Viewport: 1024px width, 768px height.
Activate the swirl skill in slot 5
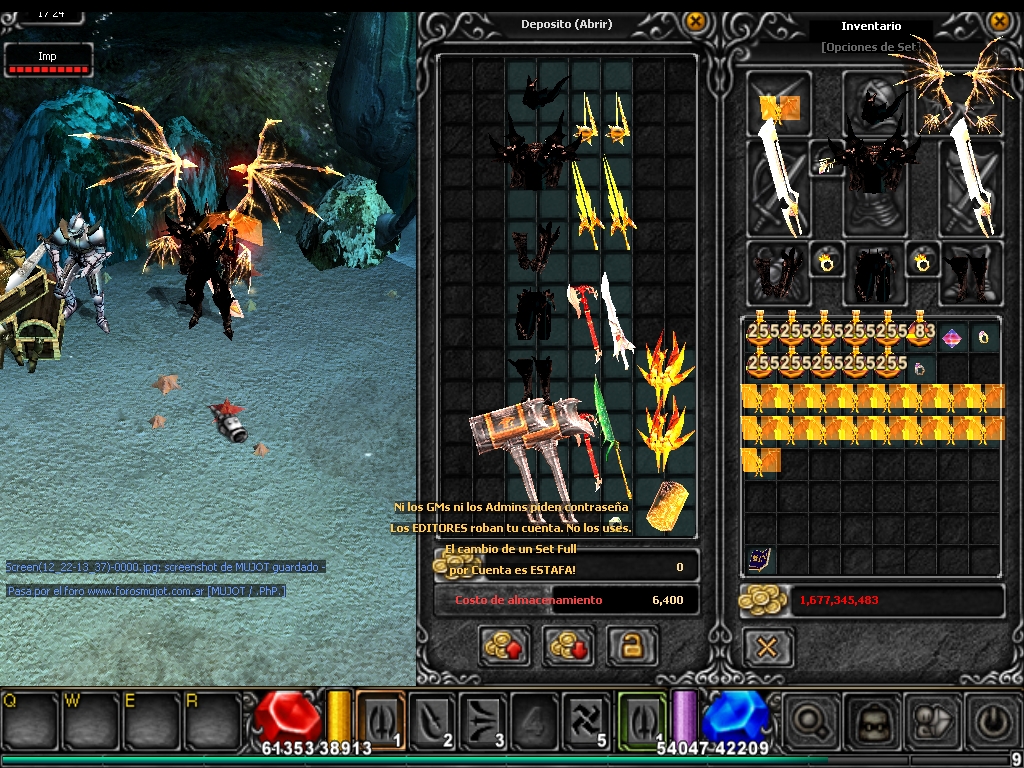point(587,720)
